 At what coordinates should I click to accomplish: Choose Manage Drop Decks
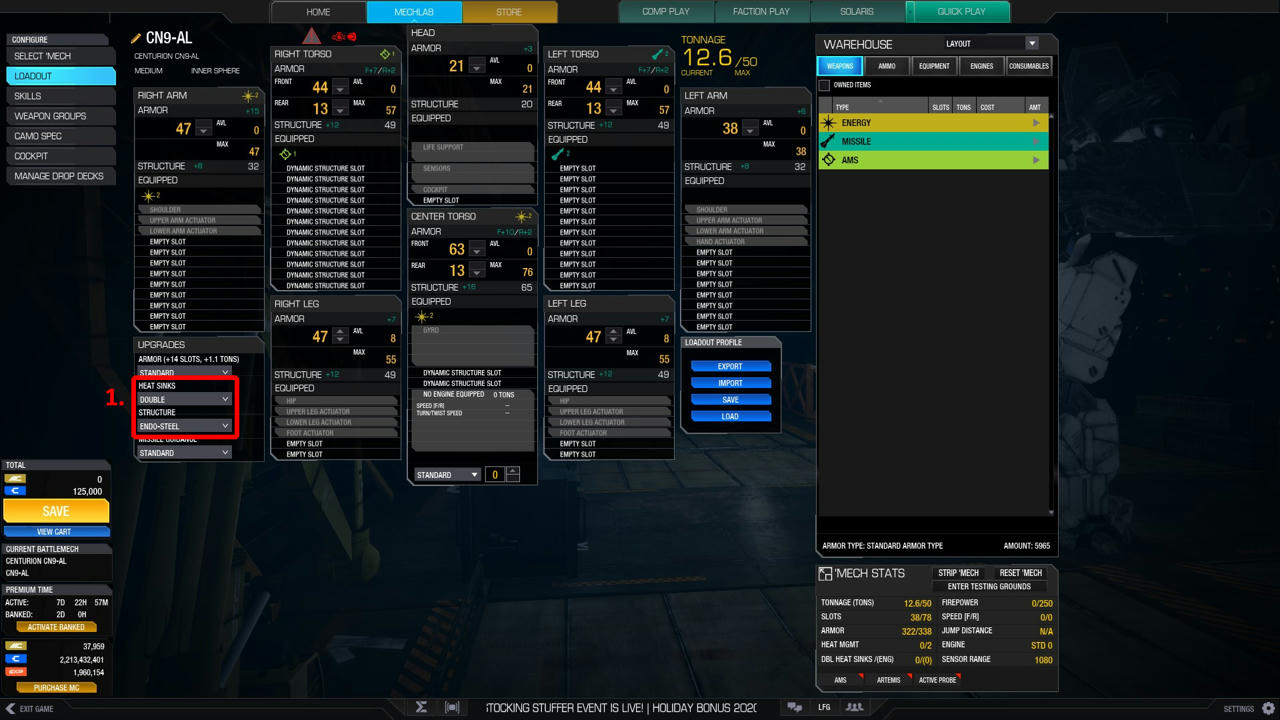pyautogui.click(x=60, y=176)
